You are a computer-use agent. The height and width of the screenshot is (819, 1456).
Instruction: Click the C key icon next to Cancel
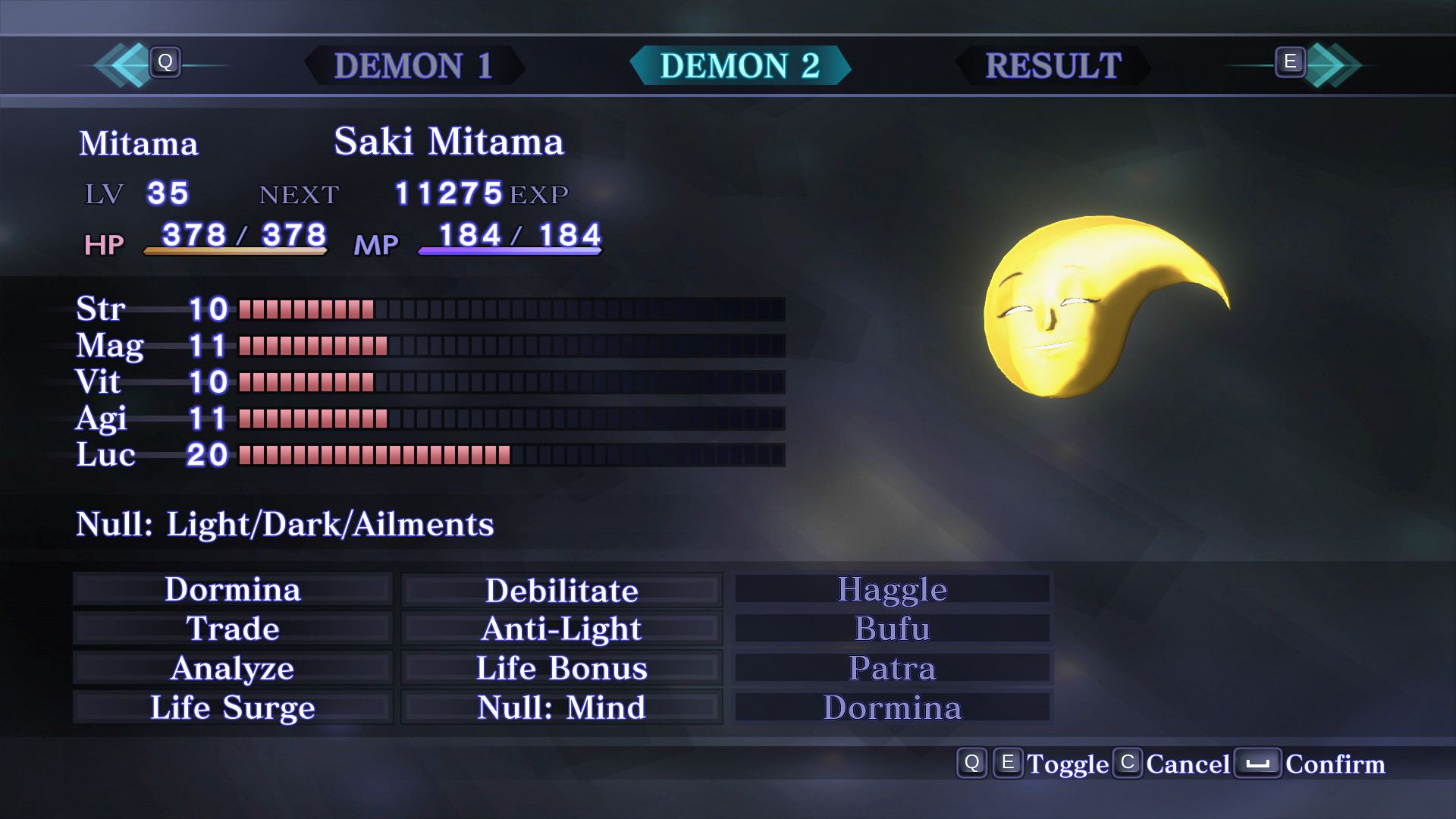pyautogui.click(x=1128, y=764)
